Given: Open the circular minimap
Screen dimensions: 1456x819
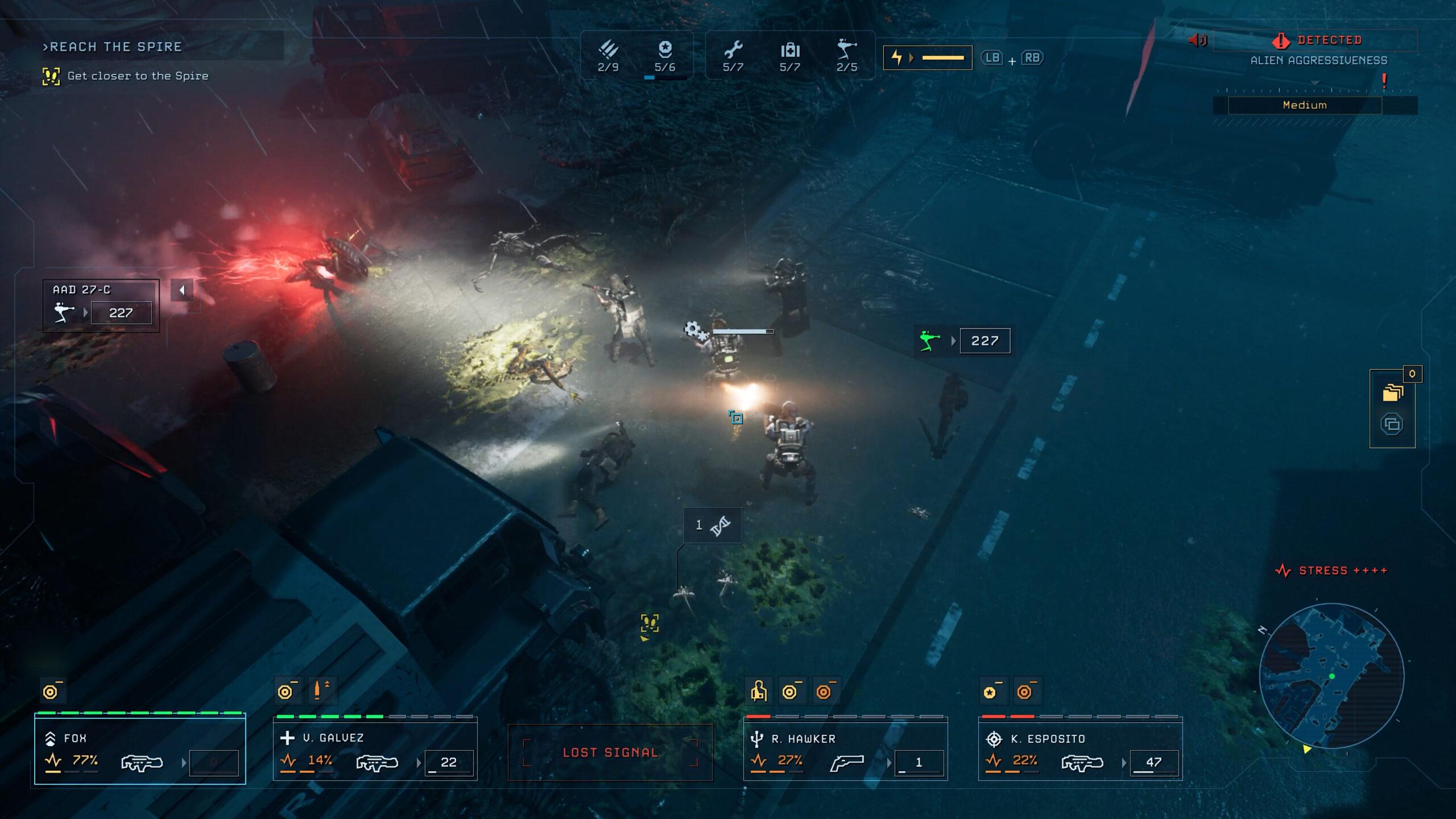Looking at the screenshot, I should [x=1331, y=676].
